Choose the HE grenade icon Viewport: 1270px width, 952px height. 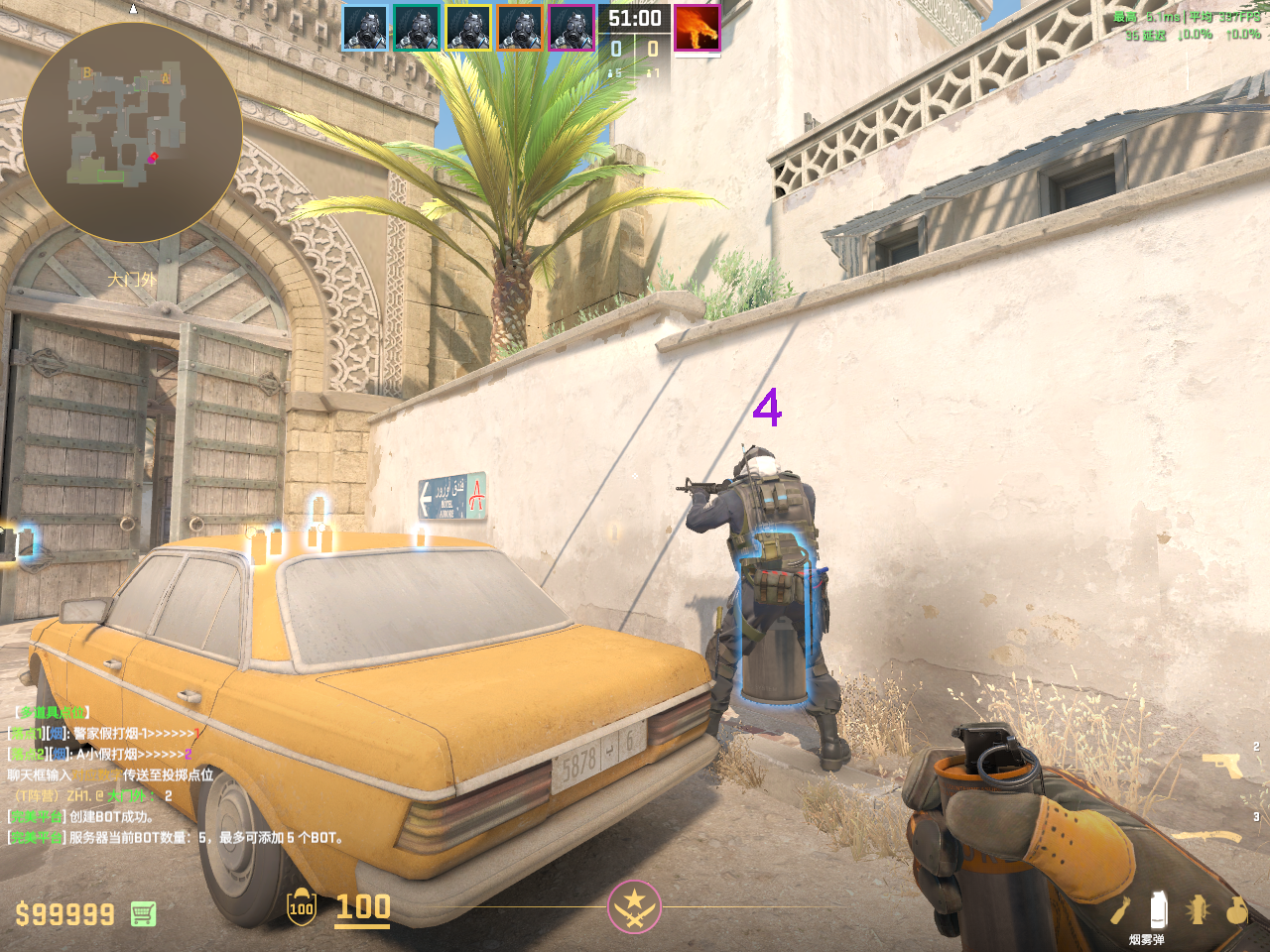1236,908
